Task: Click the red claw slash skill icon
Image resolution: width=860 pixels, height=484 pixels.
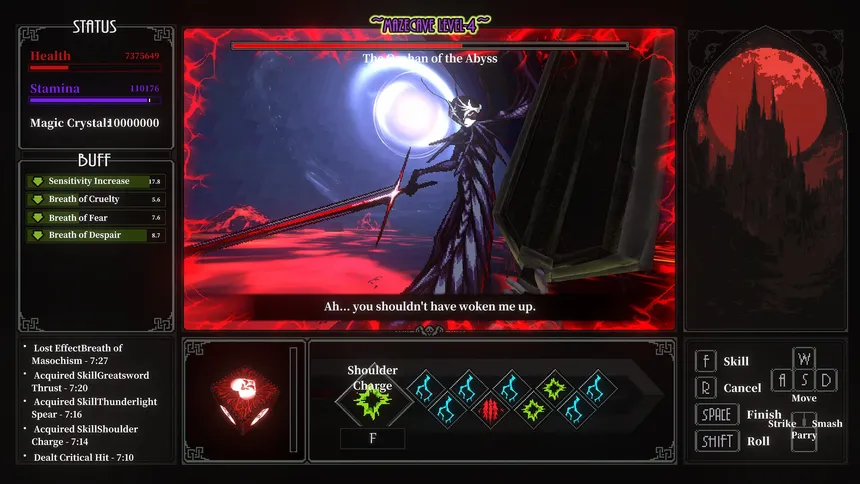Action: (x=490, y=409)
